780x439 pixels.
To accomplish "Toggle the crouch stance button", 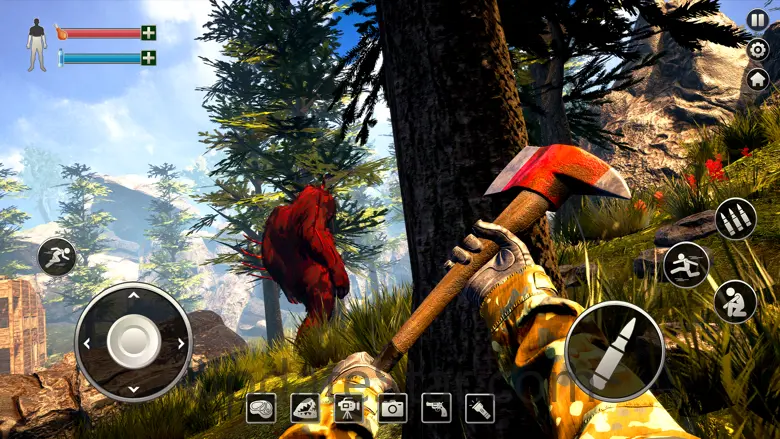I will point(735,301).
